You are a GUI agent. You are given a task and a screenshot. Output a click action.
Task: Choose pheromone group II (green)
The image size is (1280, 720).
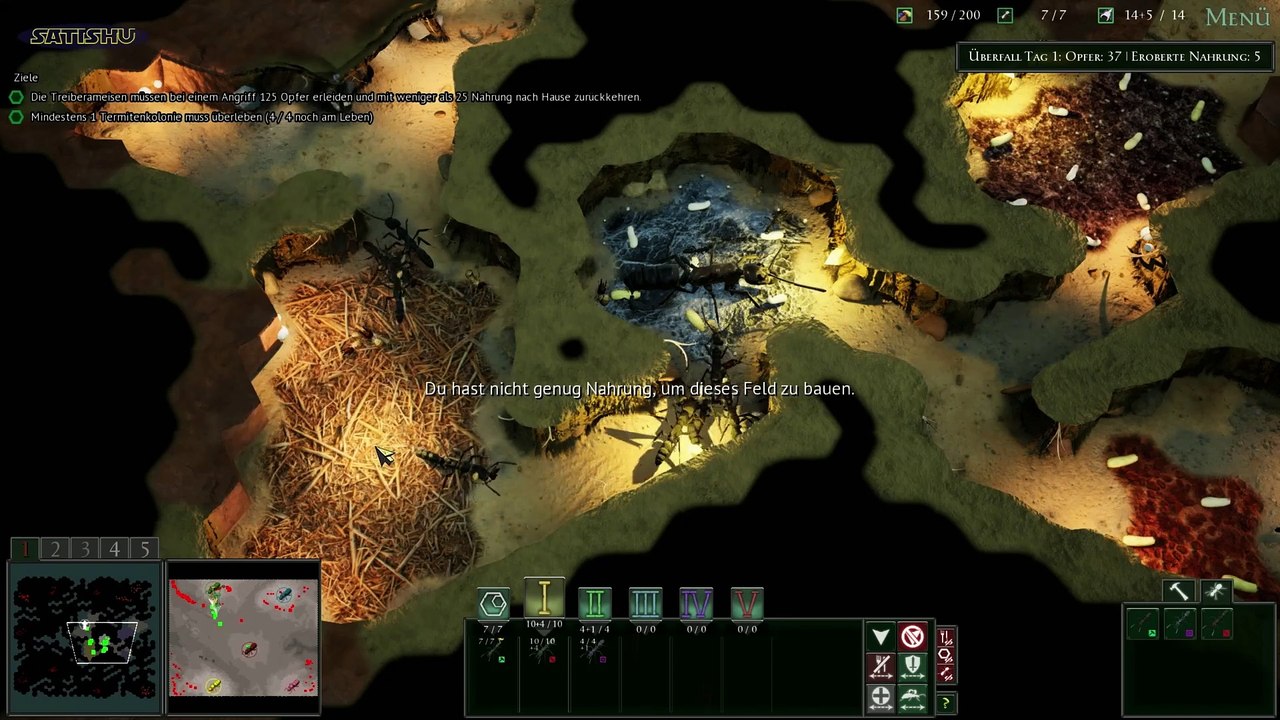pyautogui.click(x=595, y=603)
